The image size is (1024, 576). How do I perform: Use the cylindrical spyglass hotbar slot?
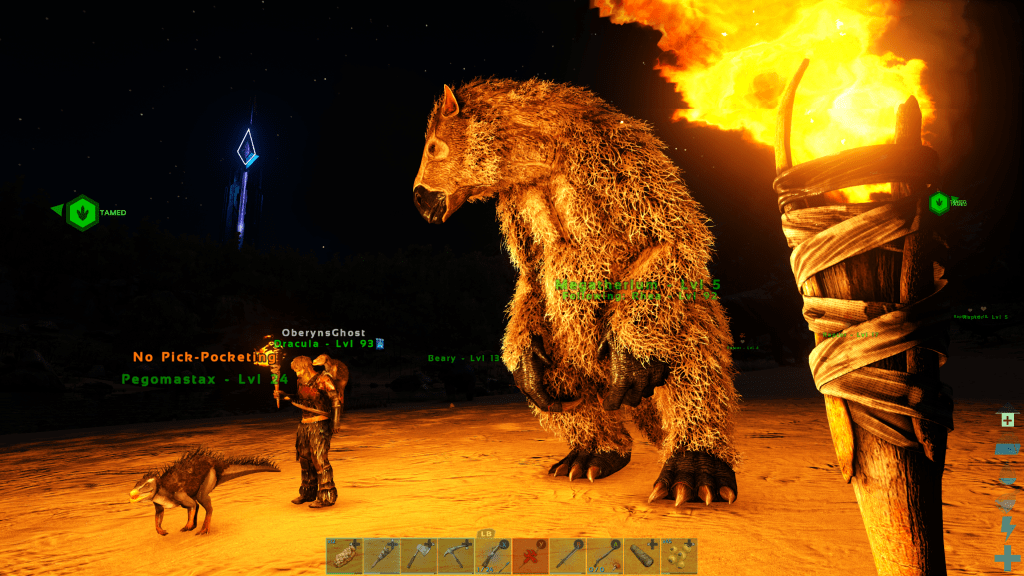(641, 555)
